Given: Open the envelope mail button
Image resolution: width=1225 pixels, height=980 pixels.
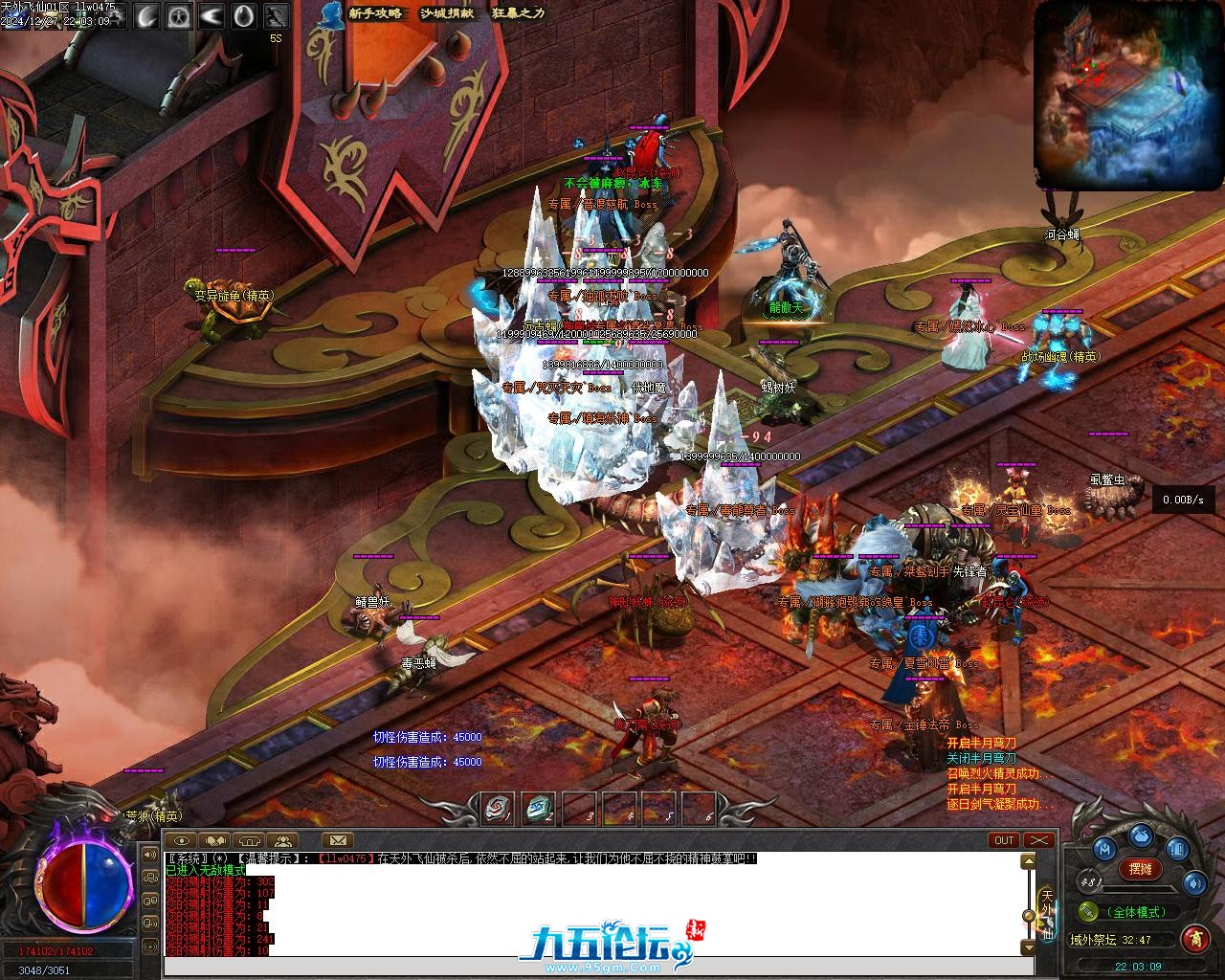Looking at the screenshot, I should pos(337,841).
